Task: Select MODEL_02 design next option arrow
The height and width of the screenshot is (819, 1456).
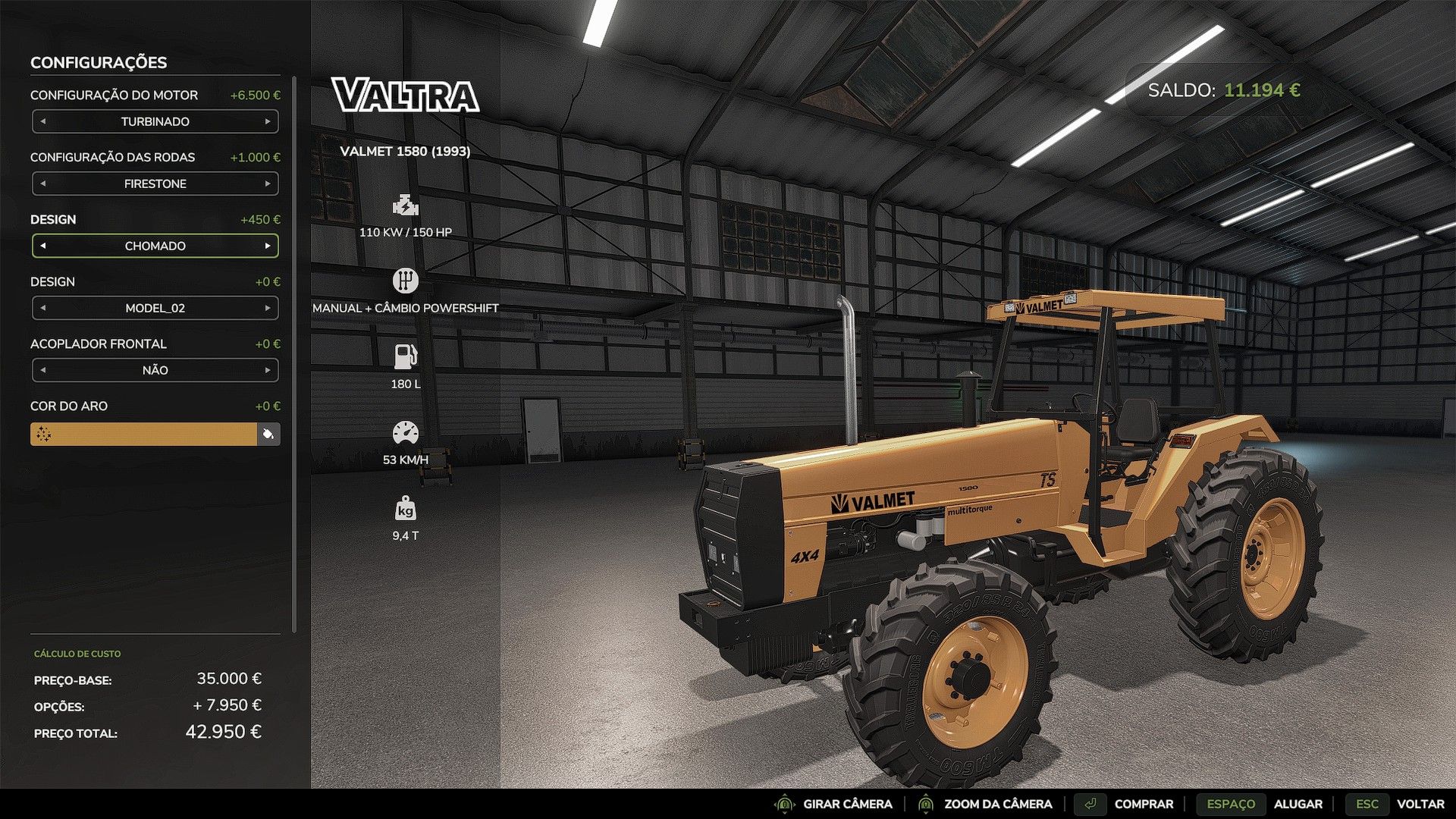Action: [268, 308]
